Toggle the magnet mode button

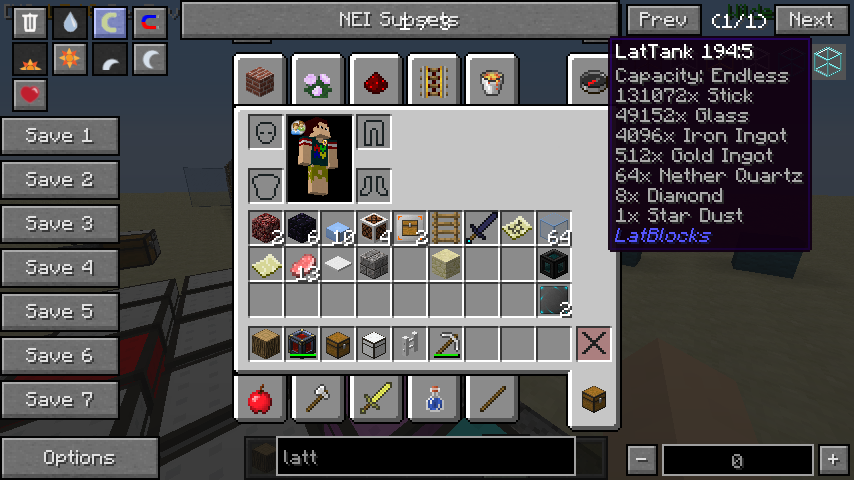coord(149,23)
